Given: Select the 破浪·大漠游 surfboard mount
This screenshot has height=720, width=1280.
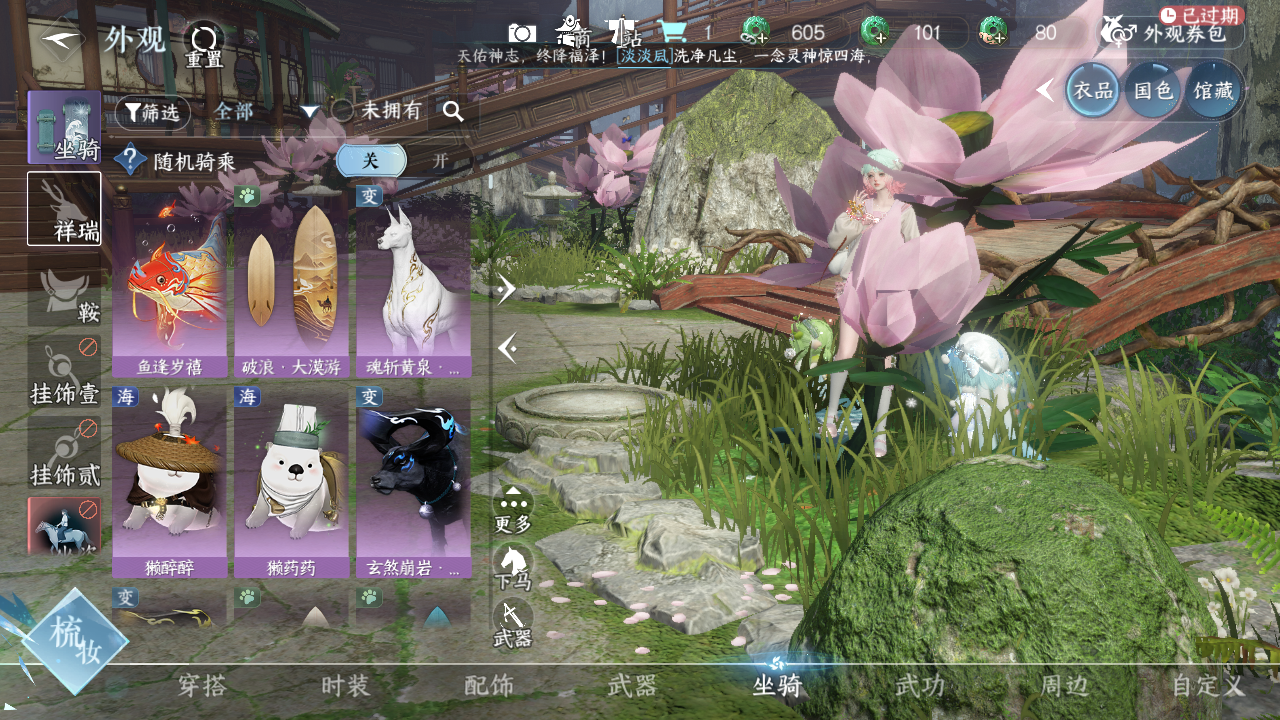Looking at the screenshot, I should click(x=292, y=280).
